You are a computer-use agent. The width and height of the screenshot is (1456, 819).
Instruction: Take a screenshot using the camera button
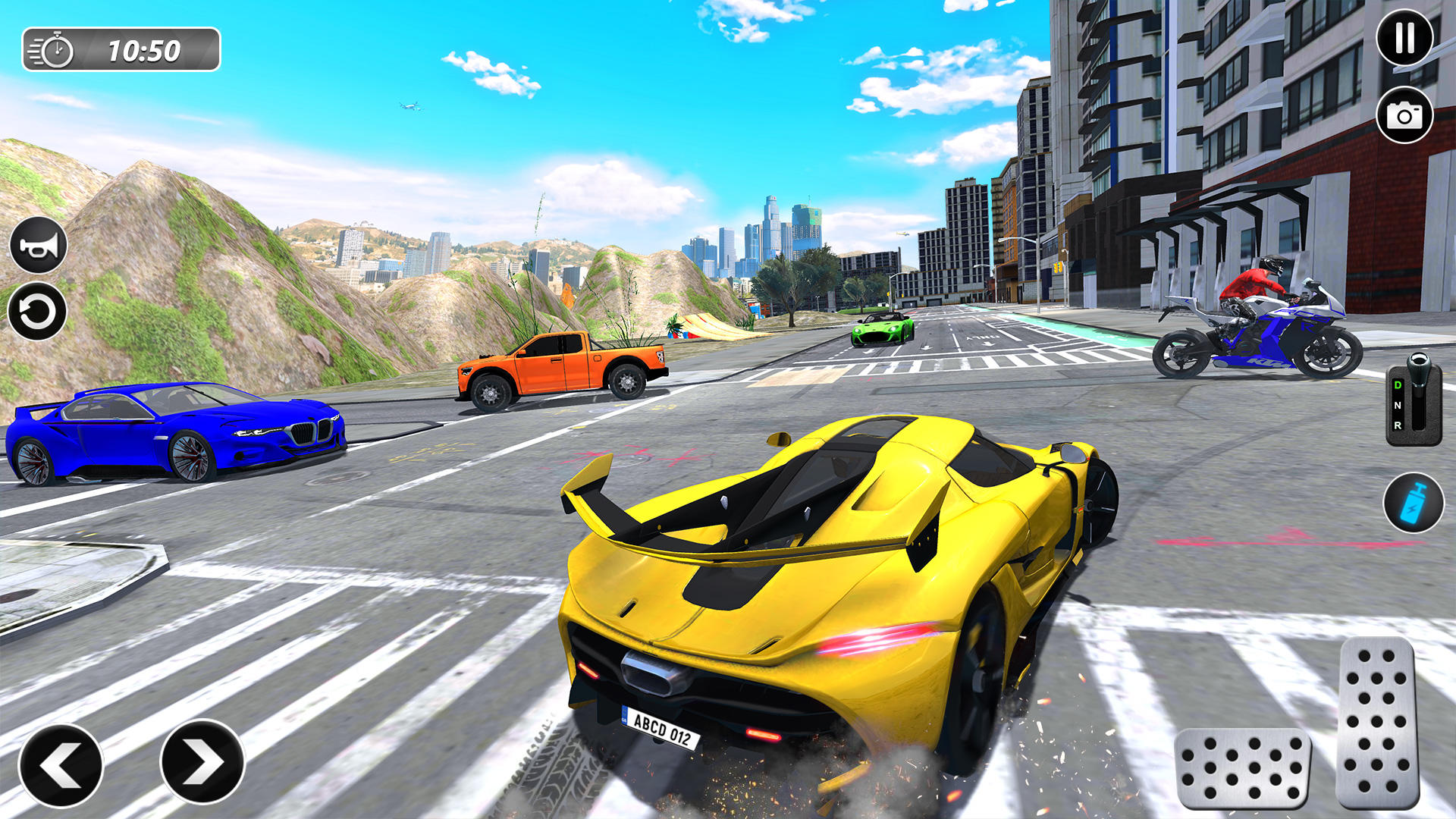coord(1405,117)
